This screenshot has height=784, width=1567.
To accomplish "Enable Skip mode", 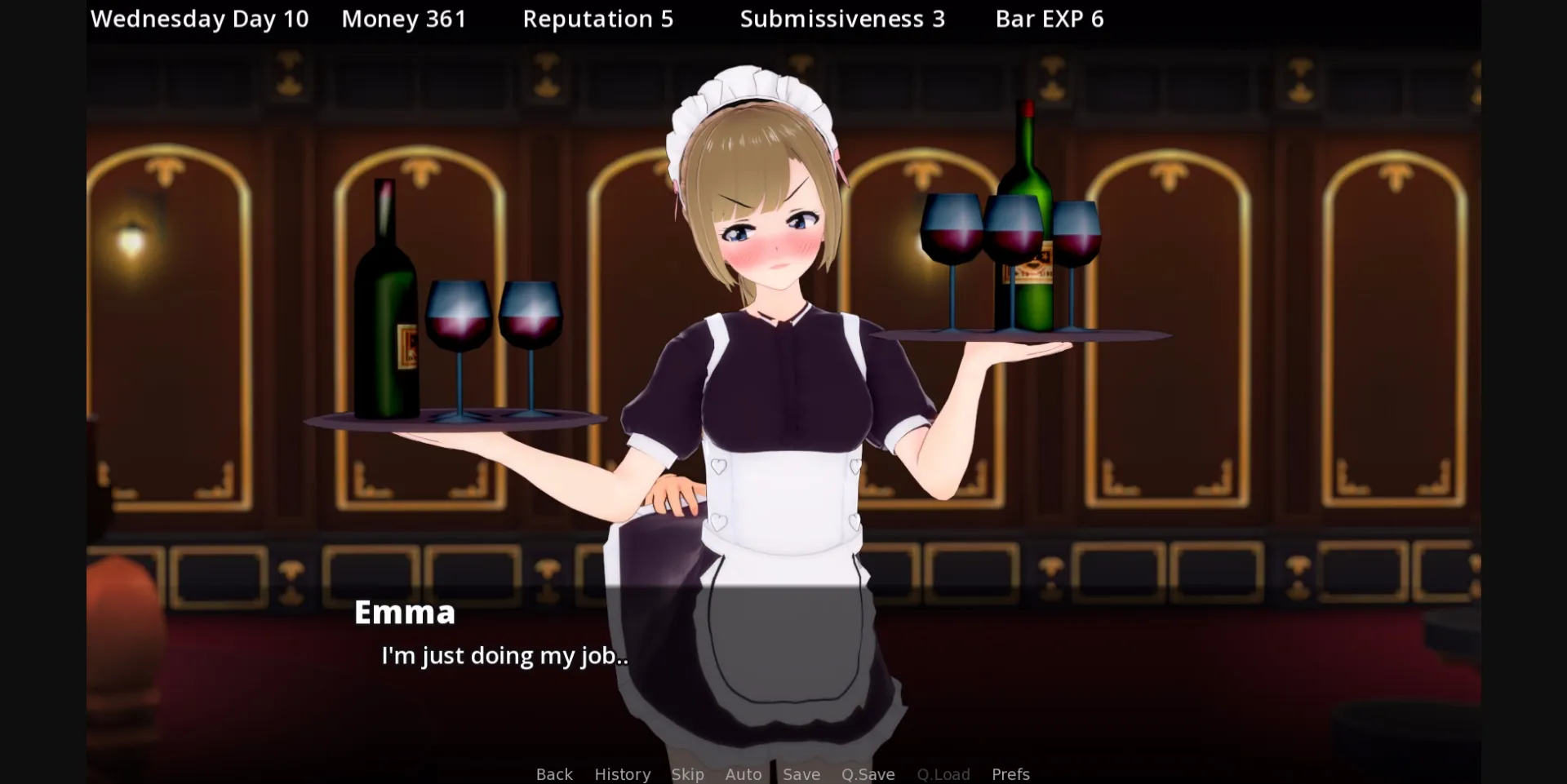I will tap(687, 774).
